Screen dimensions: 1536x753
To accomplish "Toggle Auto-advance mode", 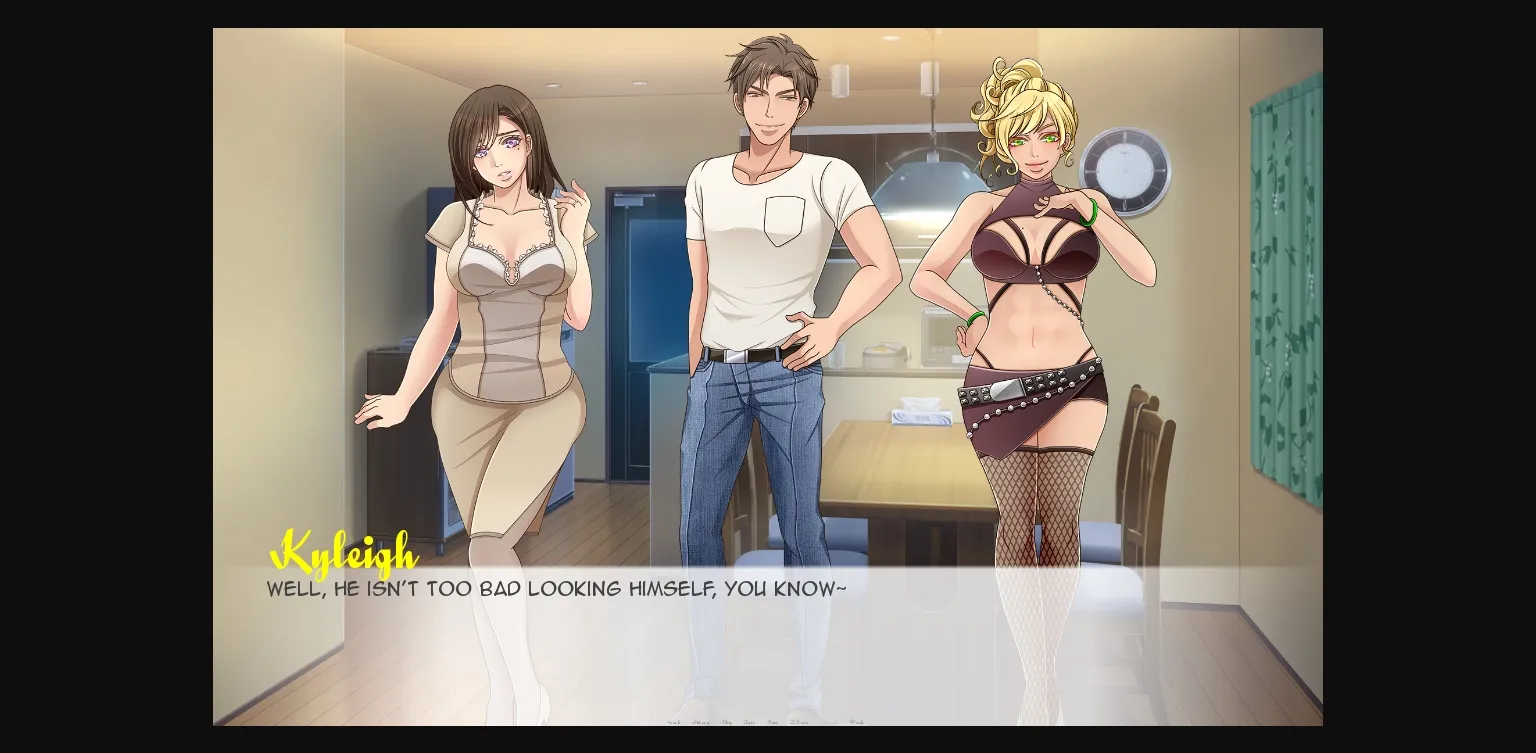I will [750, 720].
